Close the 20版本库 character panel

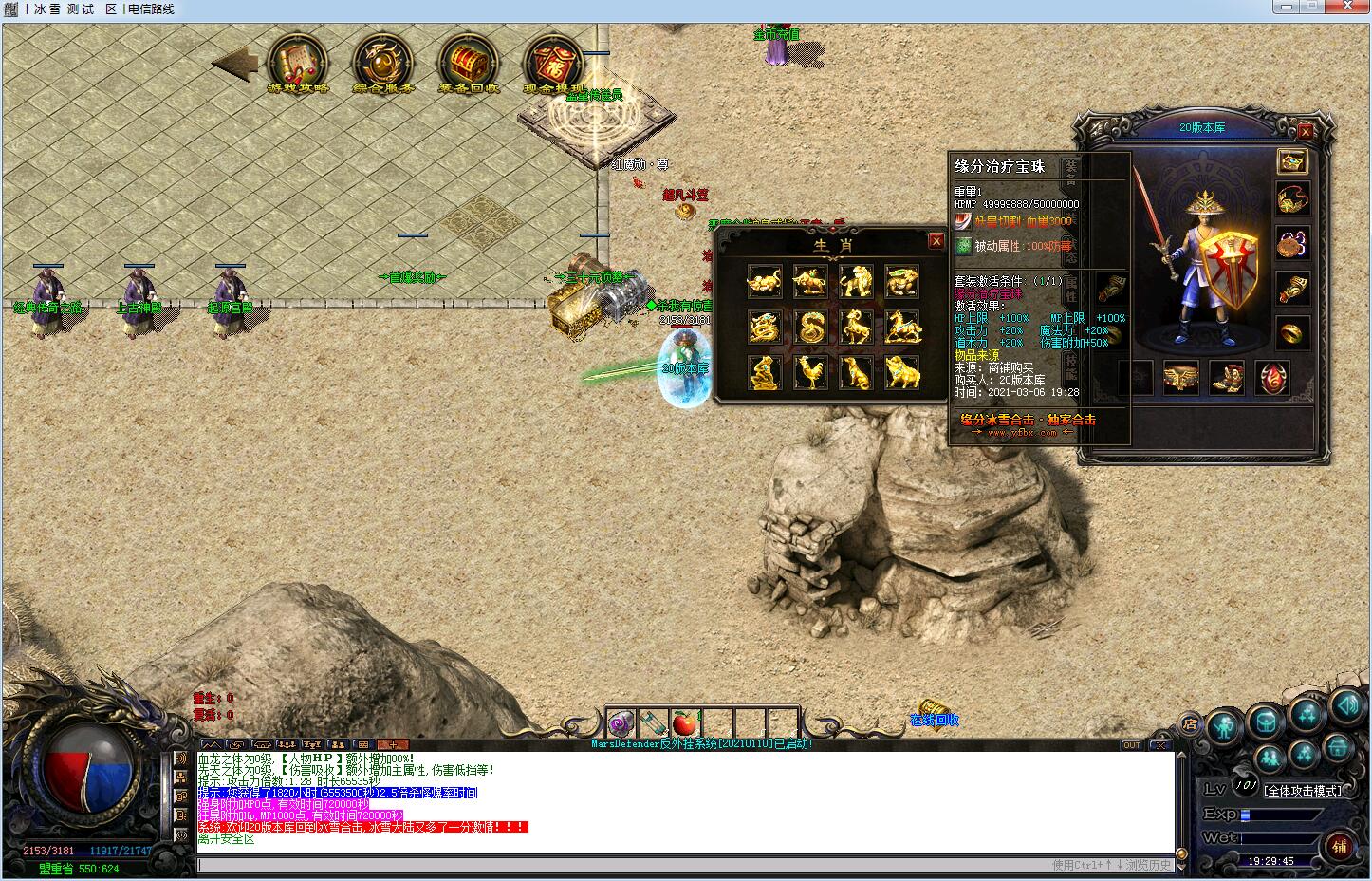coord(1306,132)
